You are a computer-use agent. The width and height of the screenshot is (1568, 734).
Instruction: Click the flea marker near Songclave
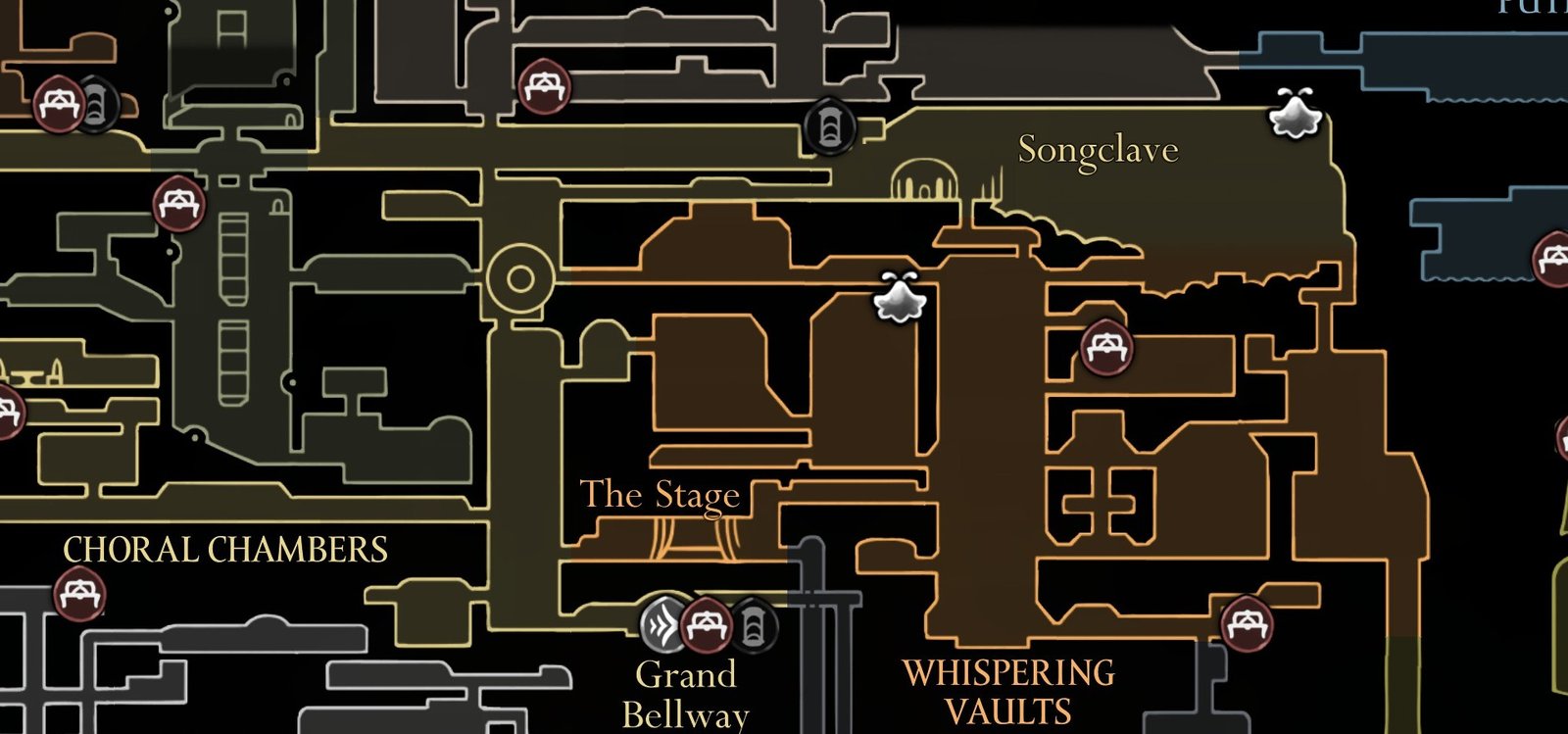[x=1294, y=113]
